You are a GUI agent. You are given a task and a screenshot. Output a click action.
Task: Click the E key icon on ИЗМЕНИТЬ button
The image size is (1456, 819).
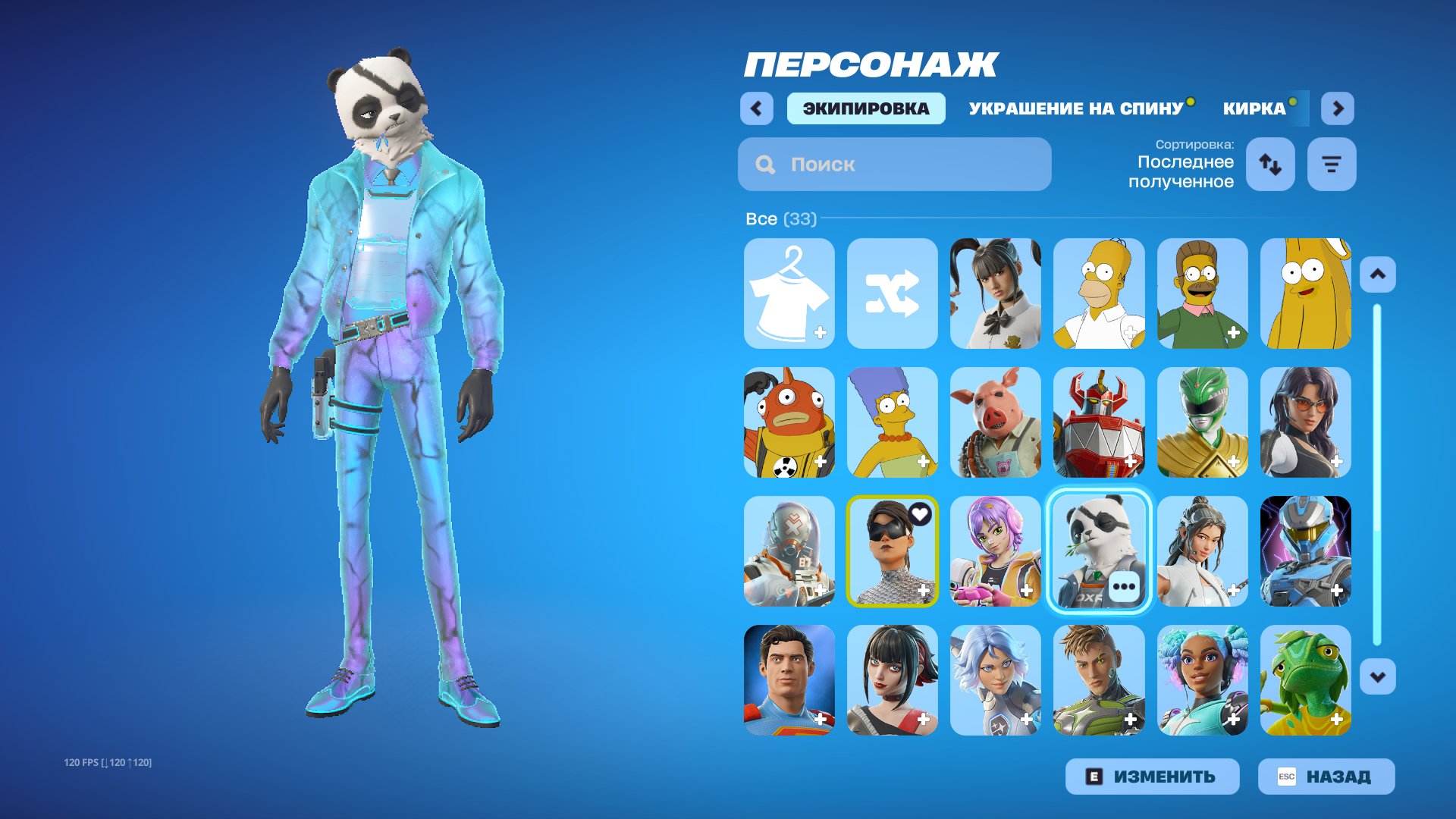[1094, 776]
